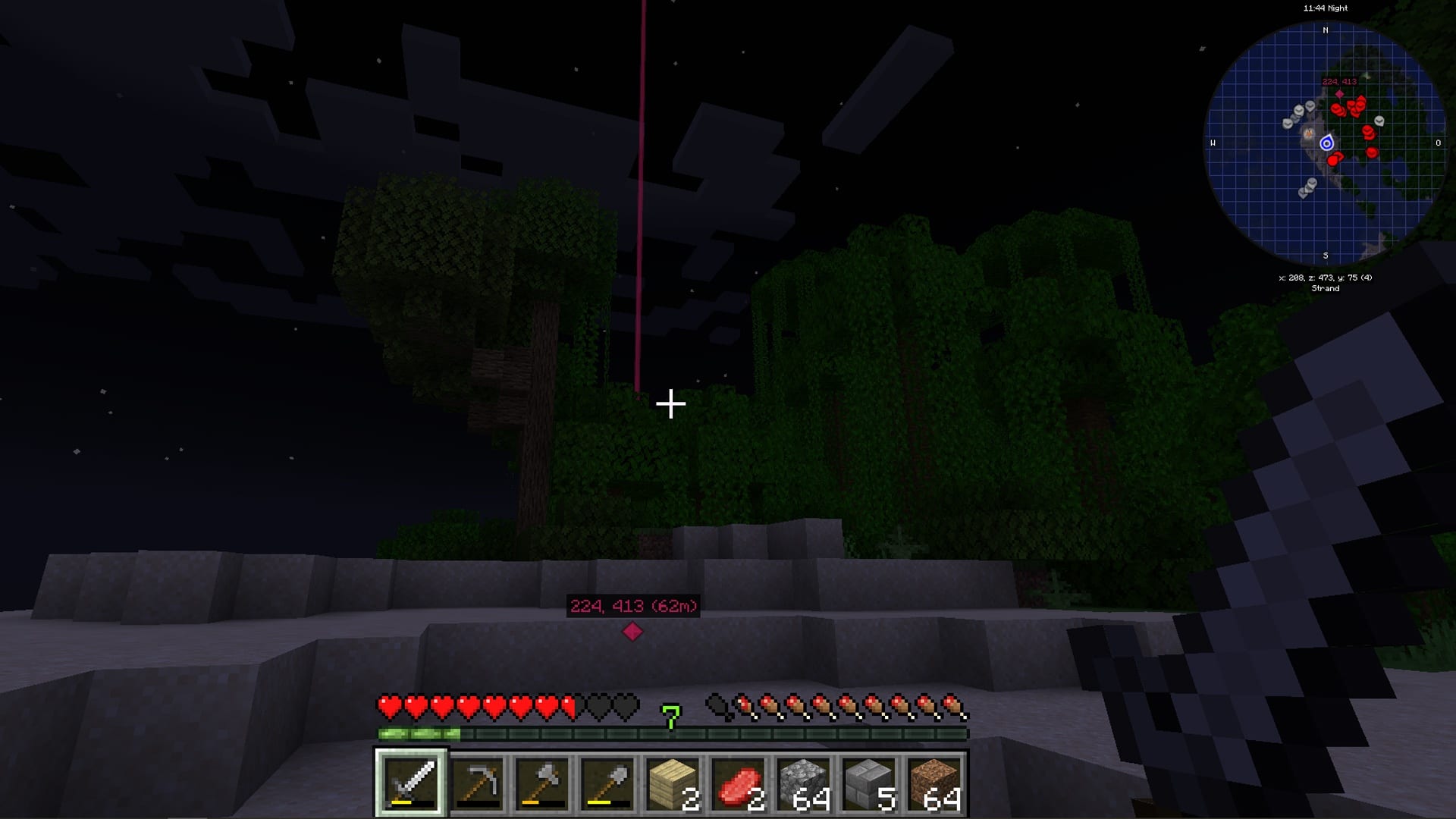Click the 224, 413 waypoint label on minimap
This screenshot has height=819, width=1456.
[1339, 82]
